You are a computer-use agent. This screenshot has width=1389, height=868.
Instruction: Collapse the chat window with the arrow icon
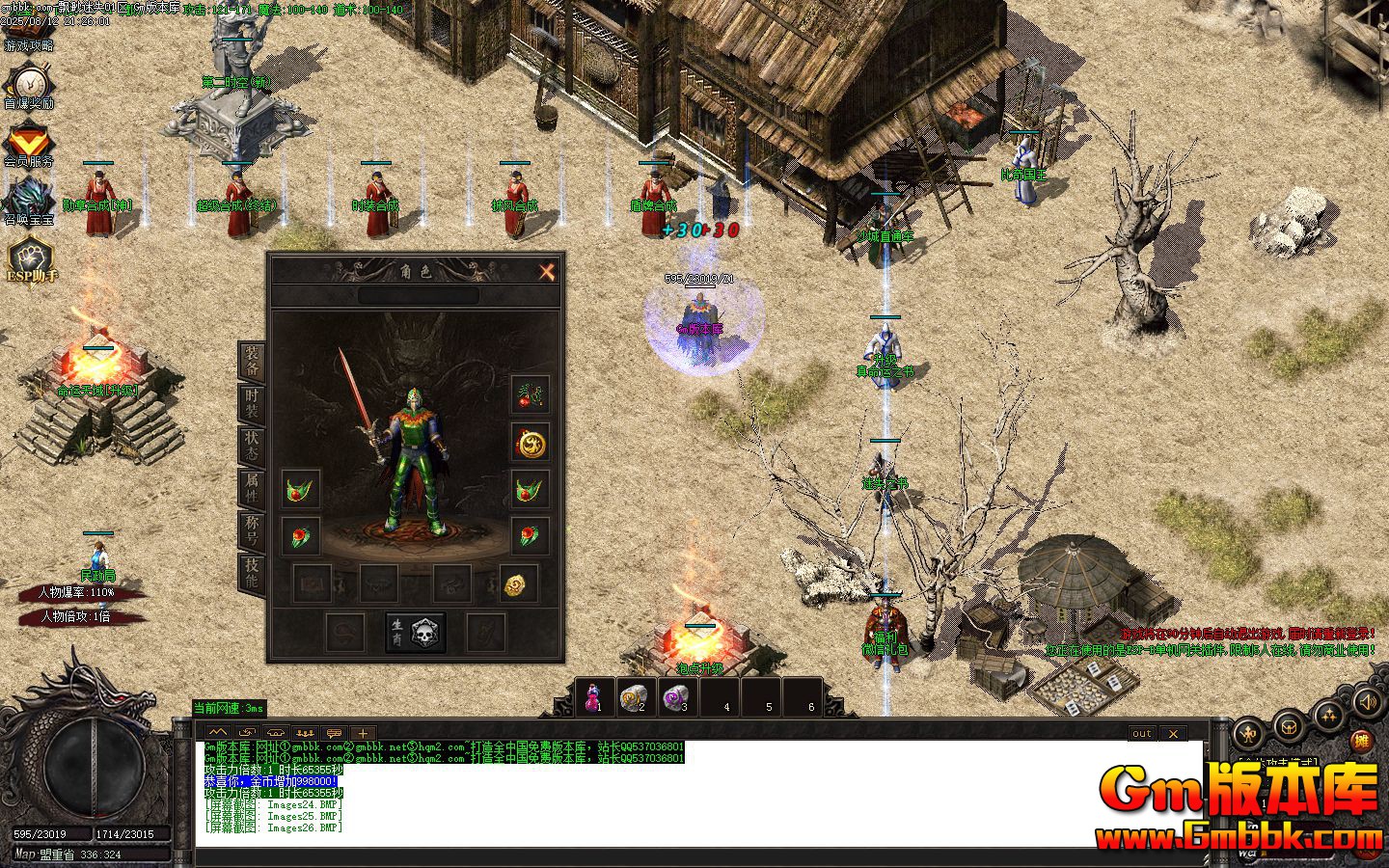216,733
